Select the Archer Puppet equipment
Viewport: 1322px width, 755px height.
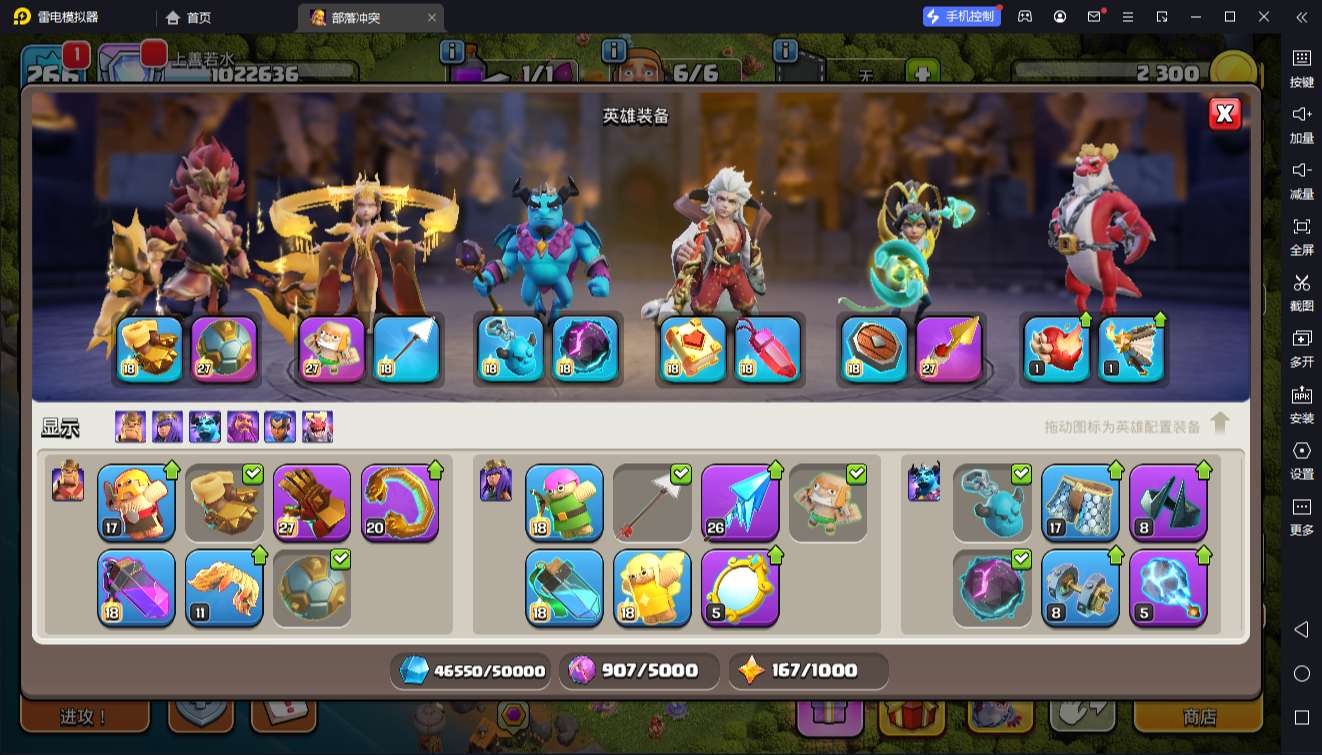pyautogui.click(x=564, y=502)
